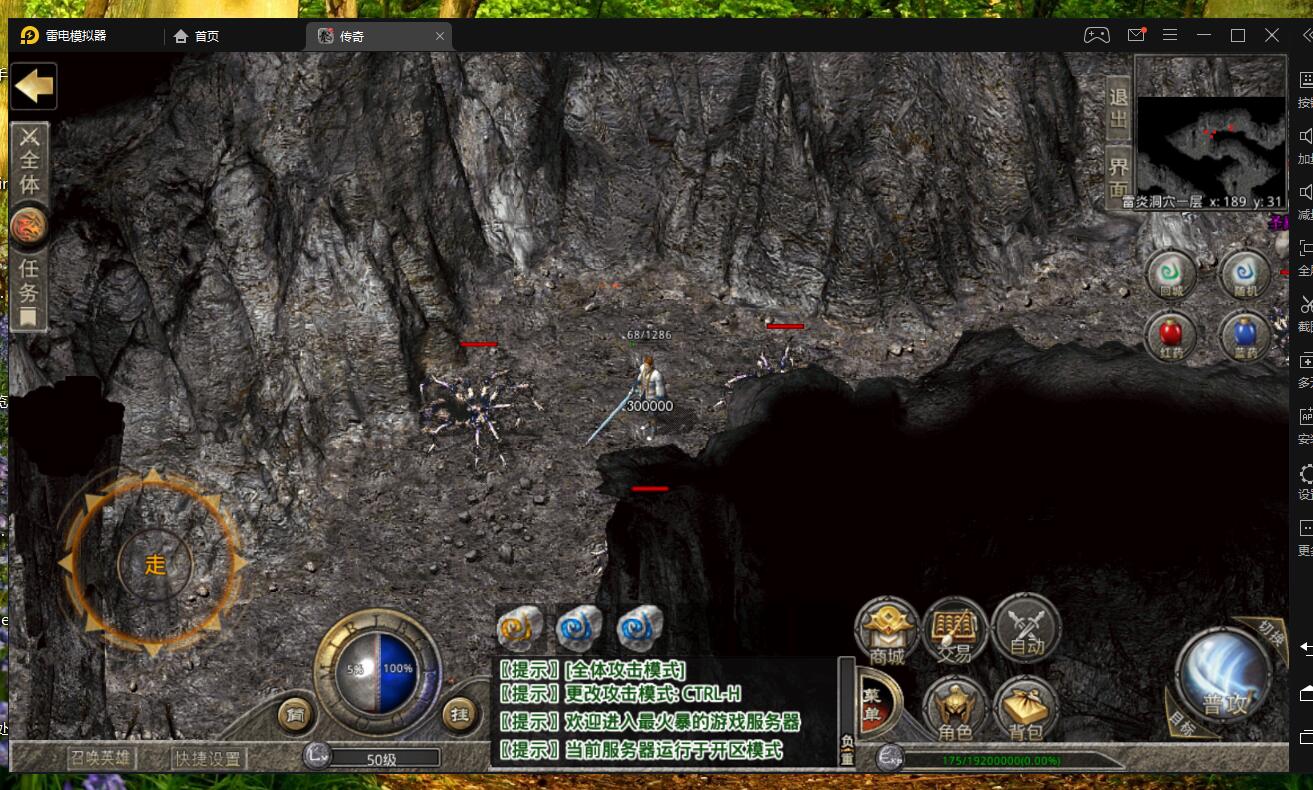
Task: Toggle the 全体 attack mode button
Action: [x=30, y=164]
